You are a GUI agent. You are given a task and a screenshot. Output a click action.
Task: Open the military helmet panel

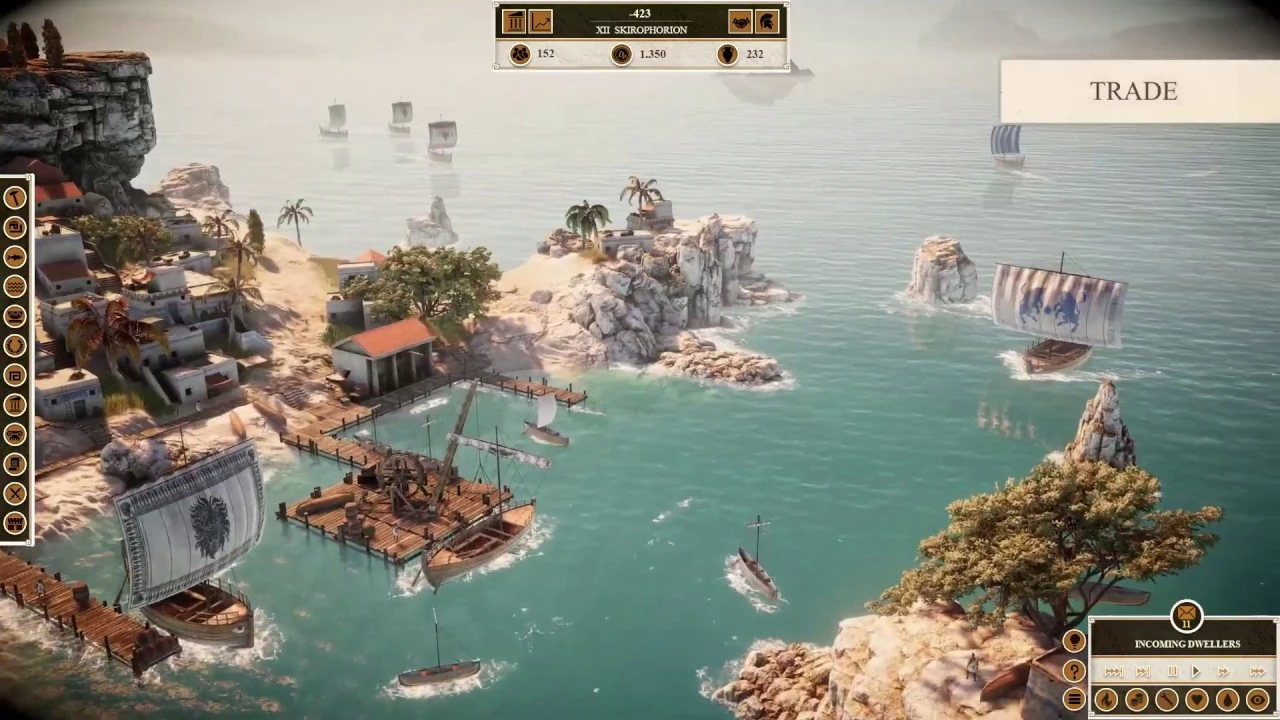click(766, 21)
